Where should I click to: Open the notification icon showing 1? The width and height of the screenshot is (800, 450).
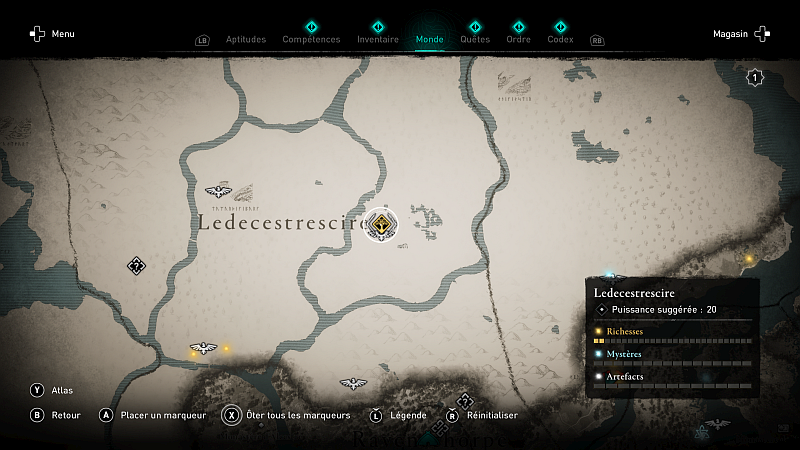755,77
